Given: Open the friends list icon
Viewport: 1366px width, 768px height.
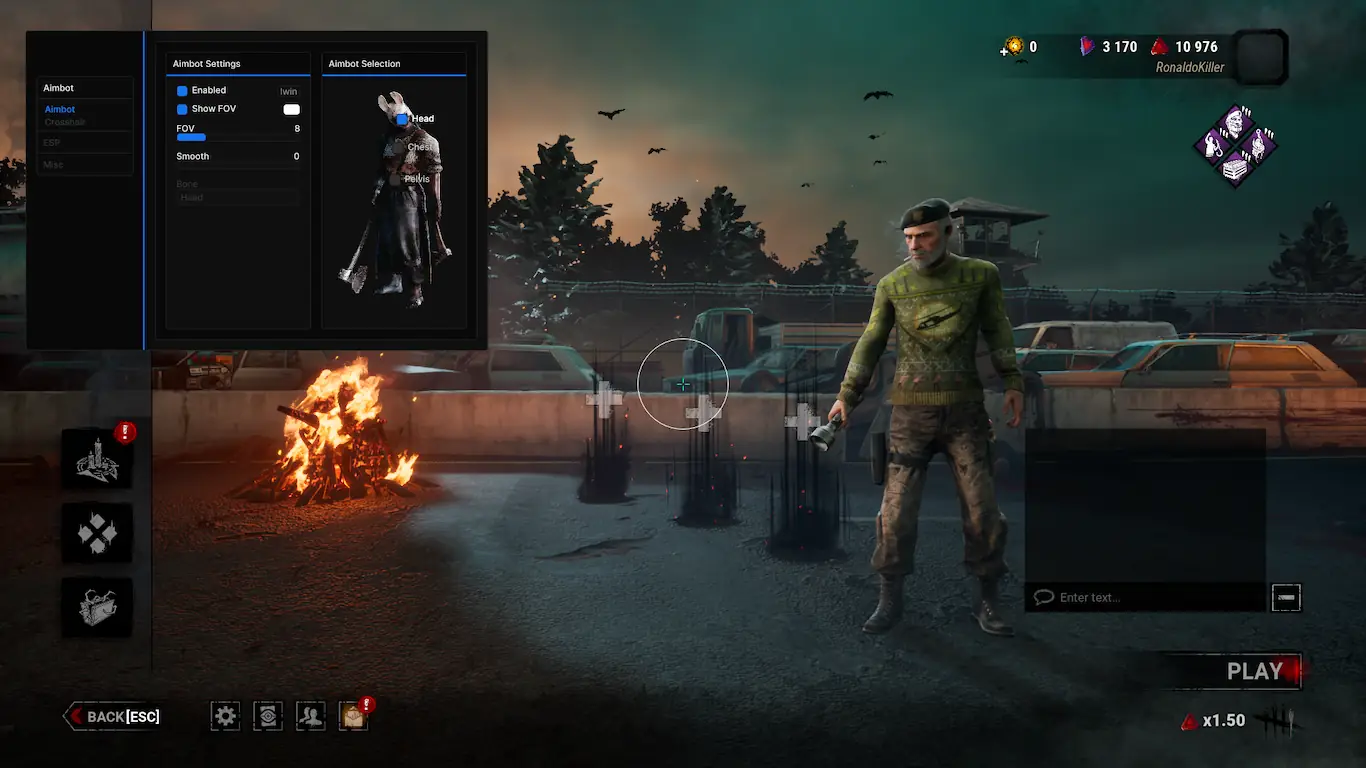Looking at the screenshot, I should coord(311,715).
